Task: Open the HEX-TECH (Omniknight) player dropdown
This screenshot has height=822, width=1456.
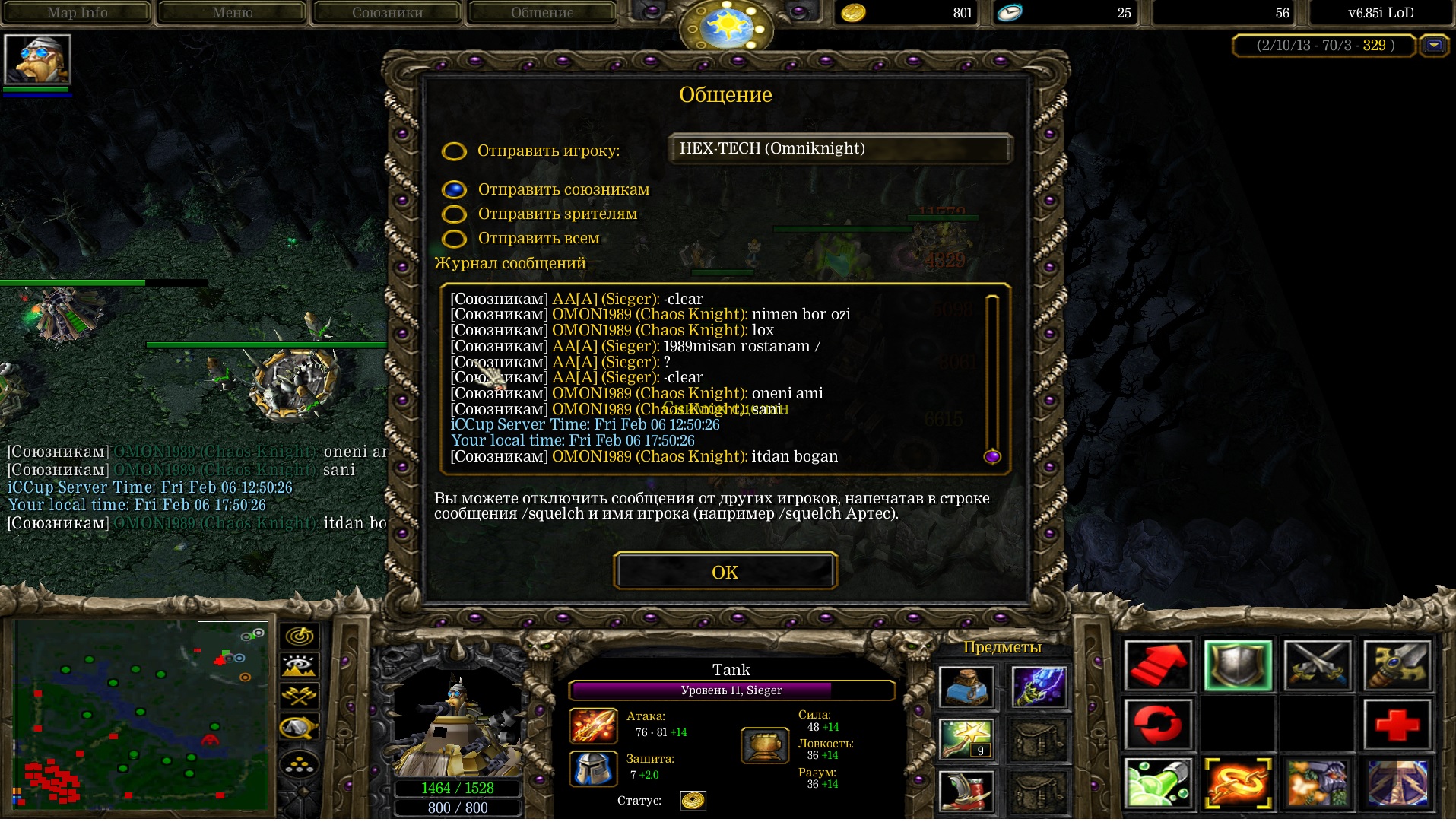Action: click(840, 149)
